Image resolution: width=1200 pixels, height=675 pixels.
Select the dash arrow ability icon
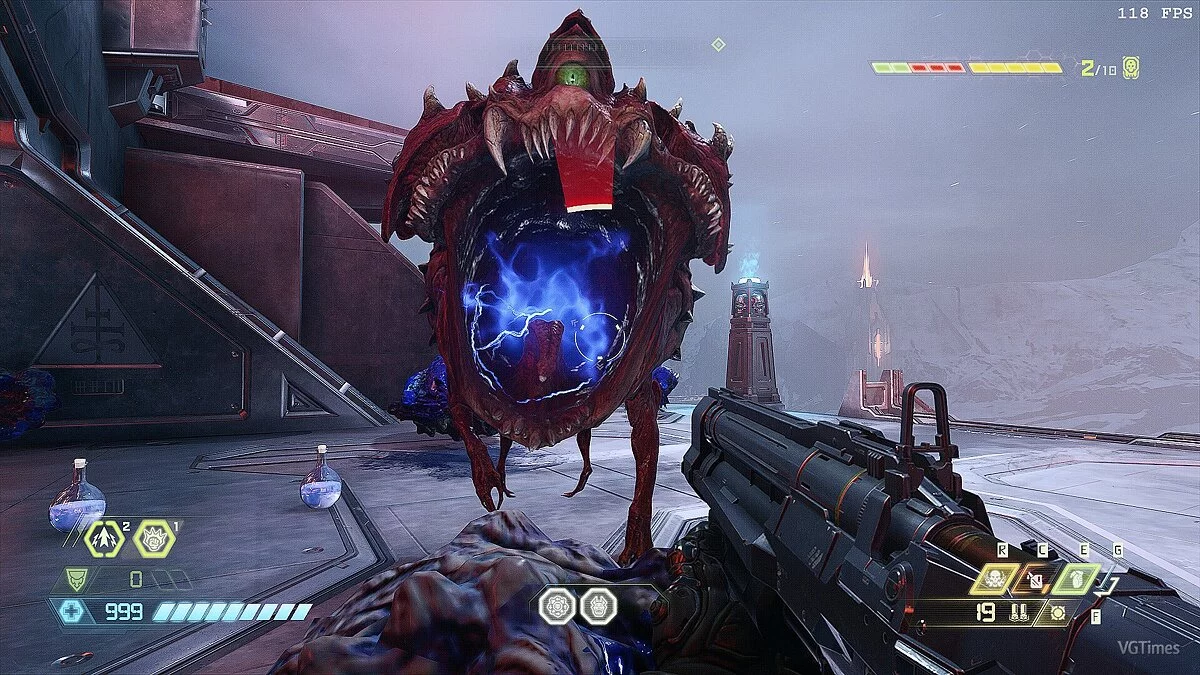coord(105,539)
